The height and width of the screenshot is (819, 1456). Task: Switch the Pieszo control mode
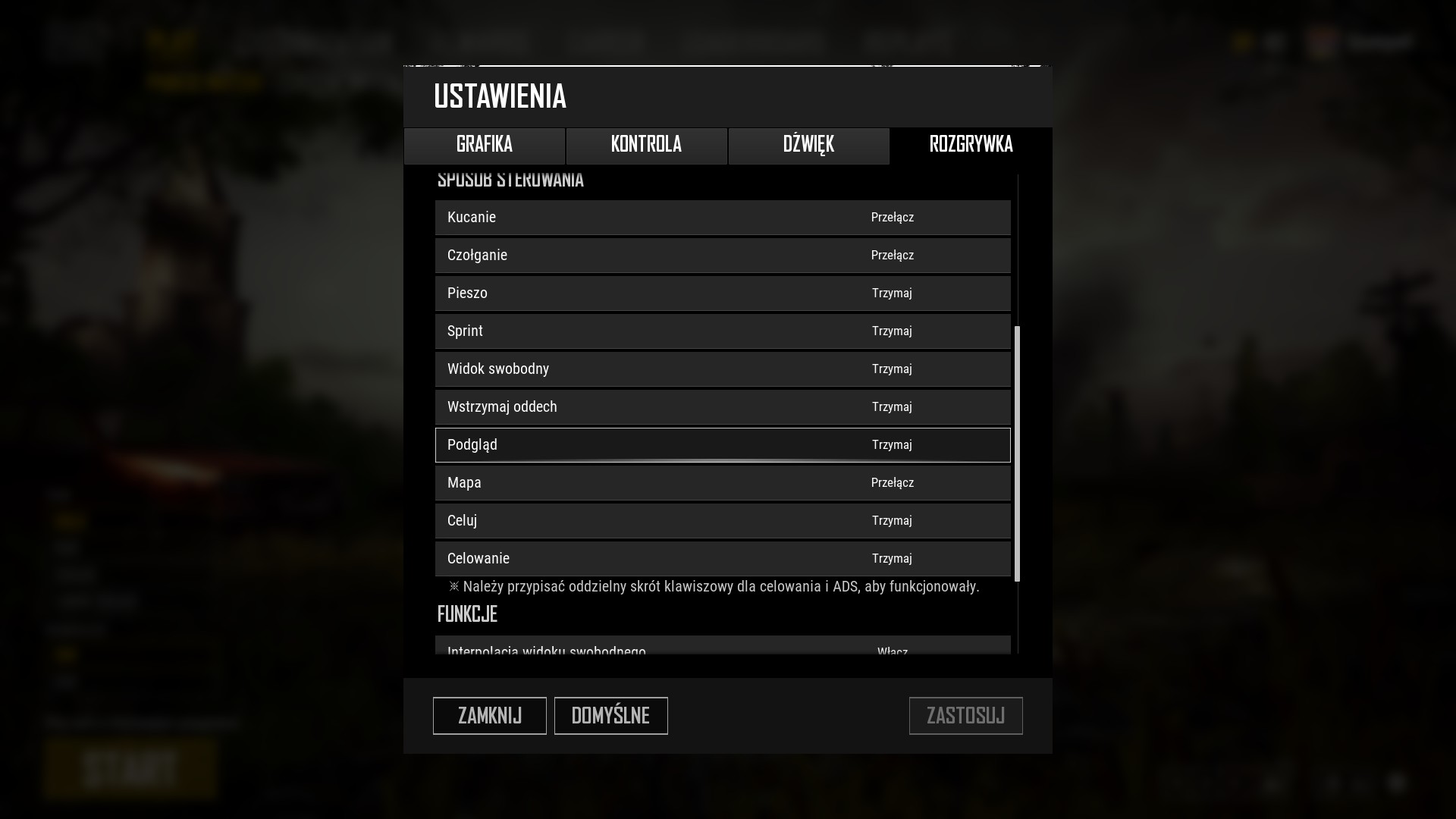[x=892, y=293]
